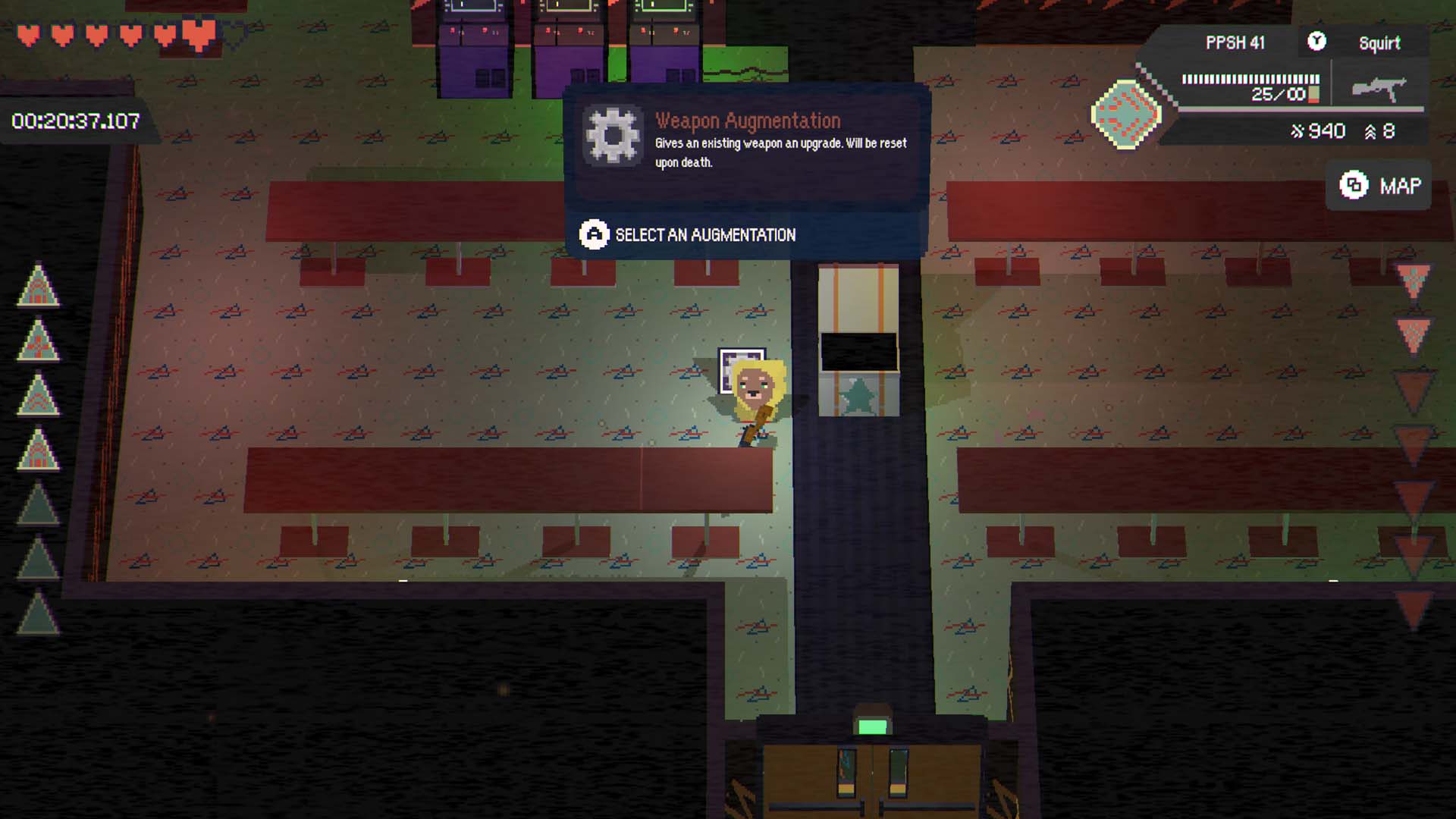Click the Weapon Augmentation gear icon
1456x819 pixels.
(613, 136)
